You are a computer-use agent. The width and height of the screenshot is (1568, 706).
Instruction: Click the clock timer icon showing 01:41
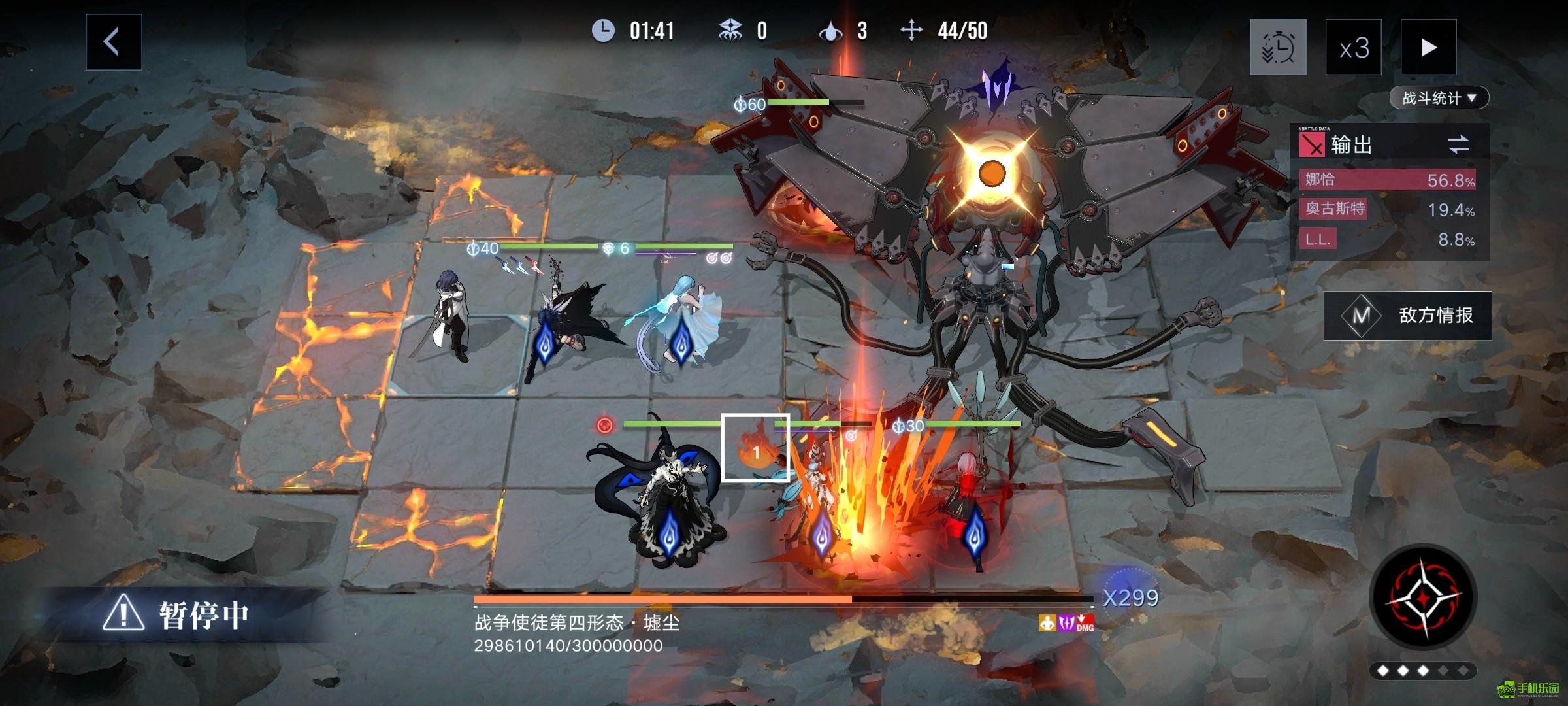(x=602, y=29)
